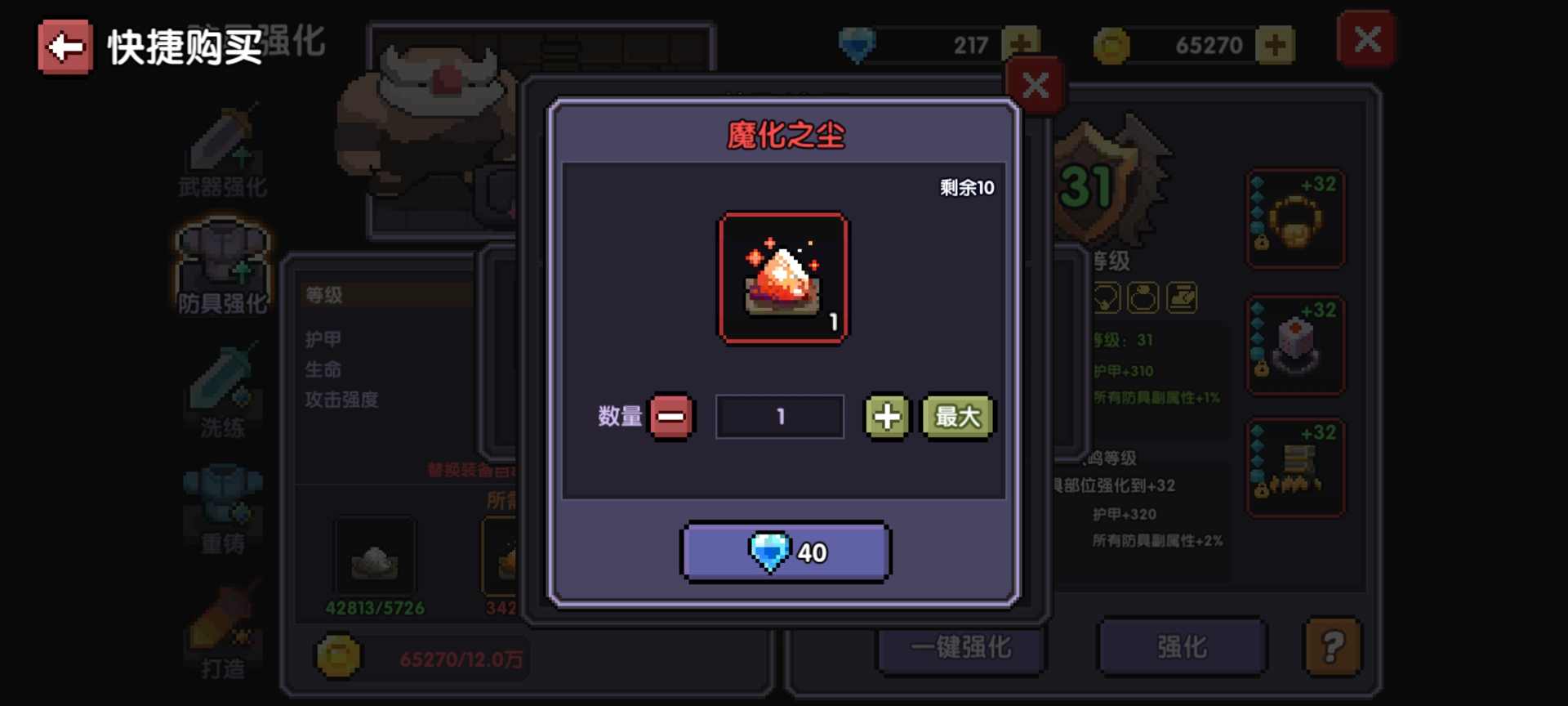This screenshot has height=706, width=1568.
Task: Confirm purchase for 40 diamonds
Action: point(784,551)
